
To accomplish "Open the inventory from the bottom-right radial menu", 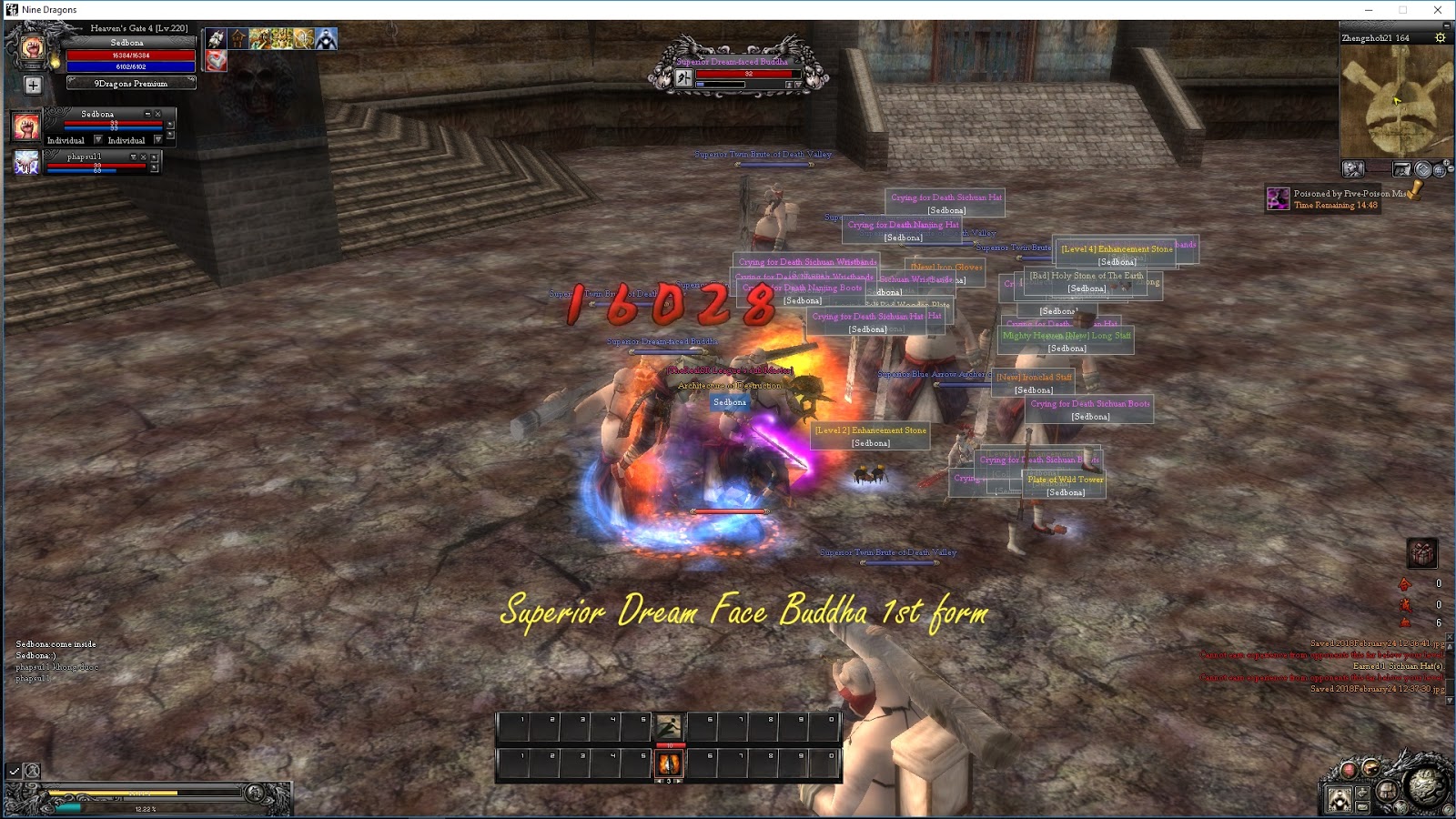I will pyautogui.click(x=1385, y=792).
